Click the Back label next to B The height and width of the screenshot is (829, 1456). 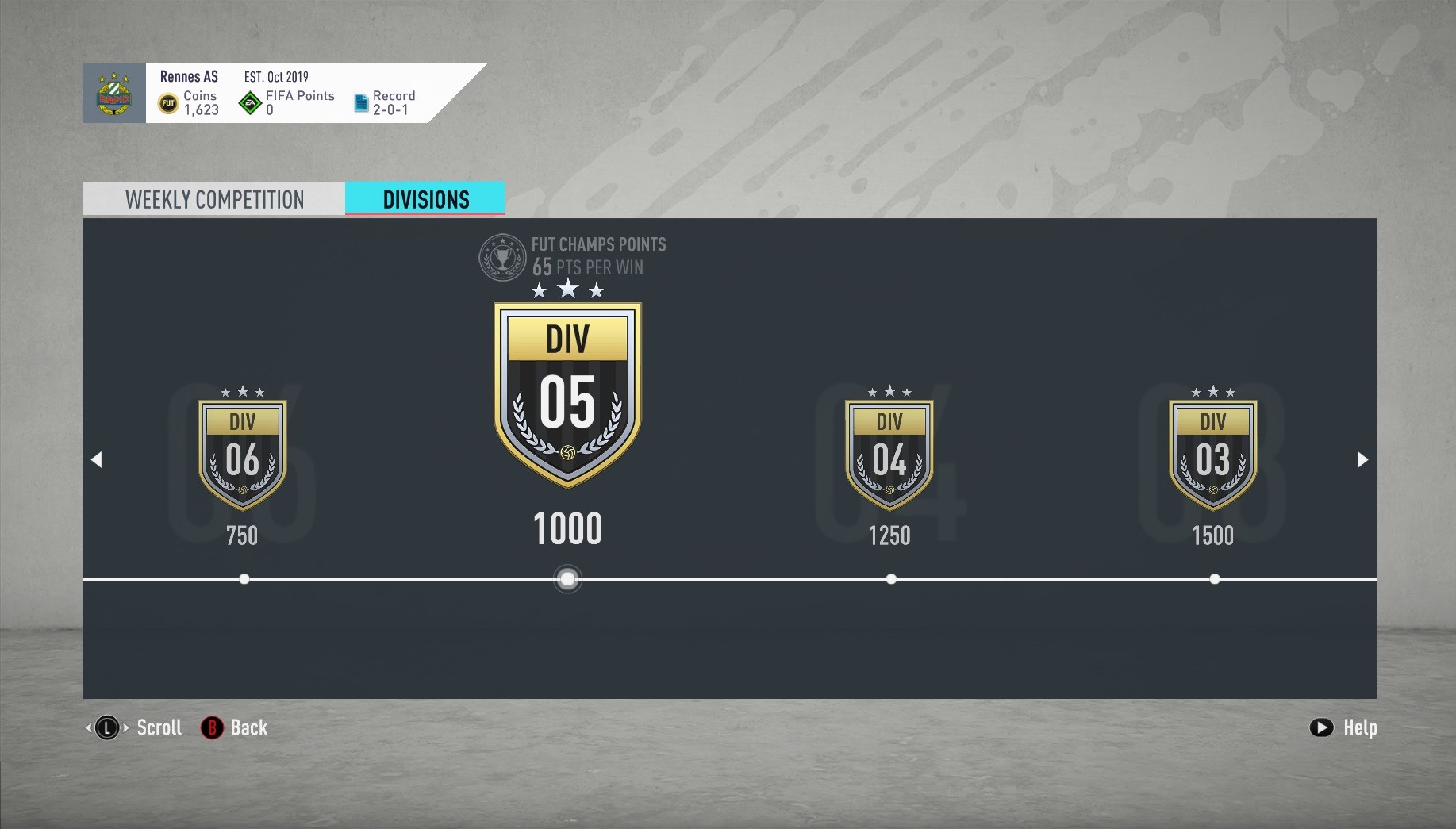[x=248, y=727]
